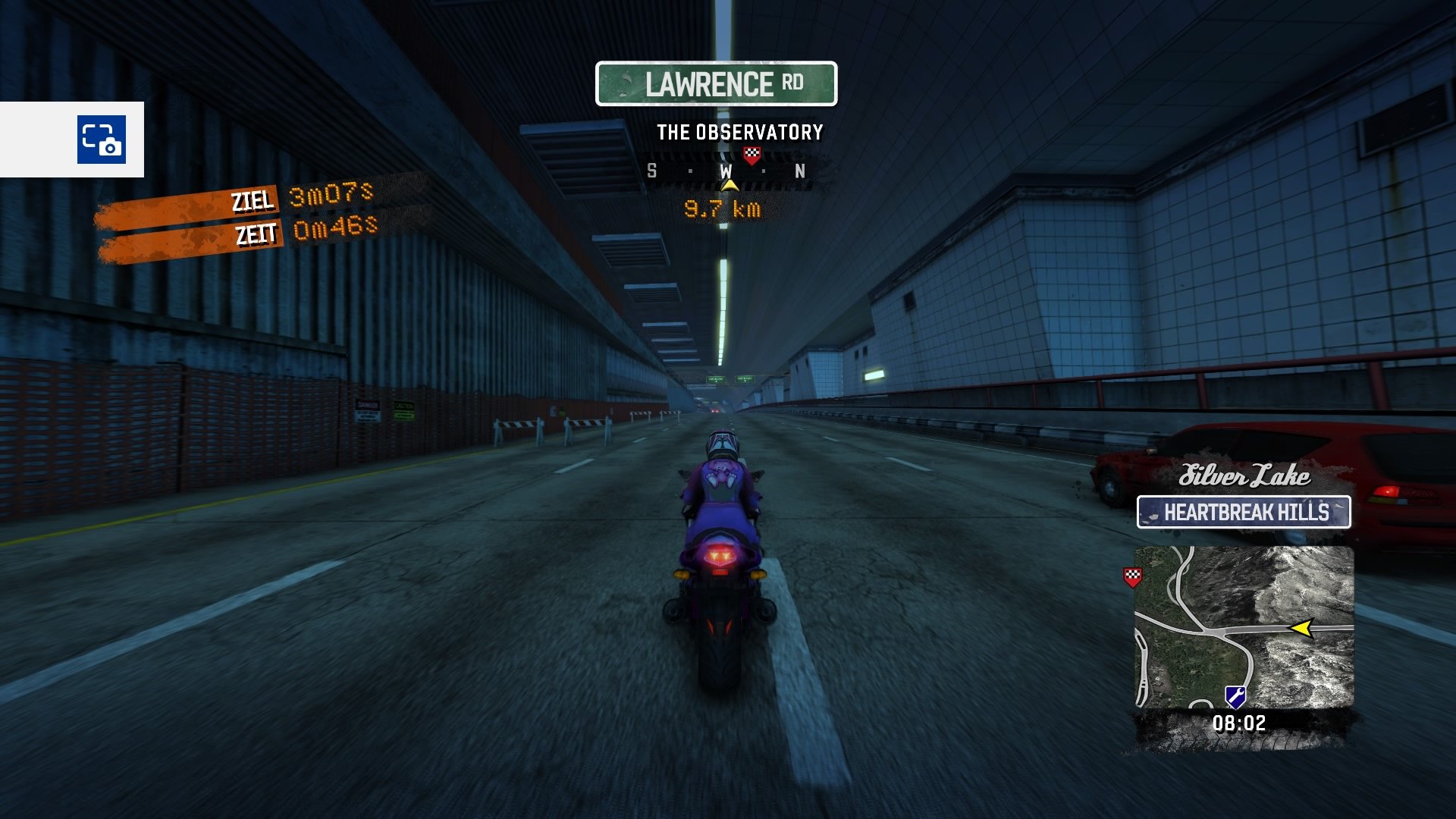Toggle the S heading on the compass
The height and width of the screenshot is (819, 1456).
[x=651, y=171]
